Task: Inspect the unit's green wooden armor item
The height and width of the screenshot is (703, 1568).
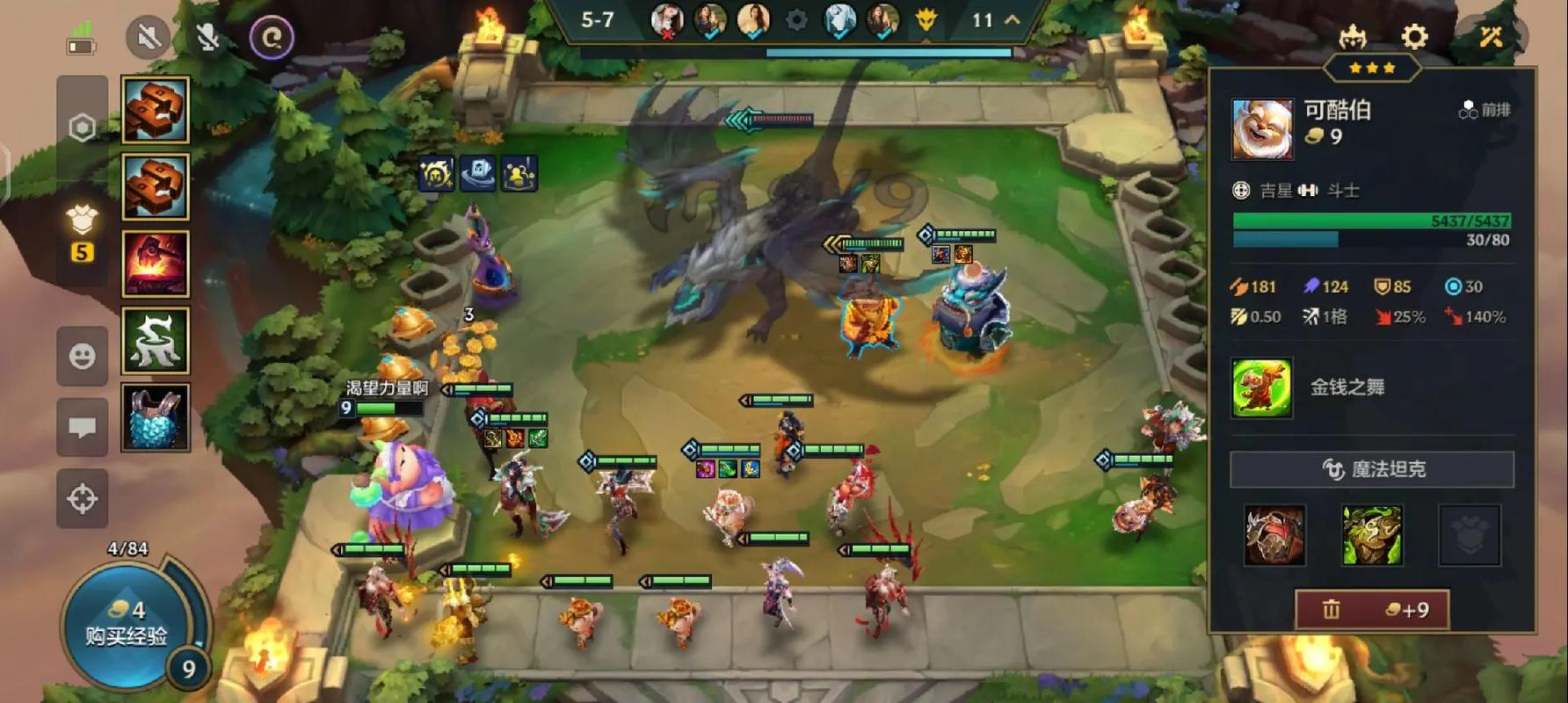Action: pyautogui.click(x=1371, y=535)
